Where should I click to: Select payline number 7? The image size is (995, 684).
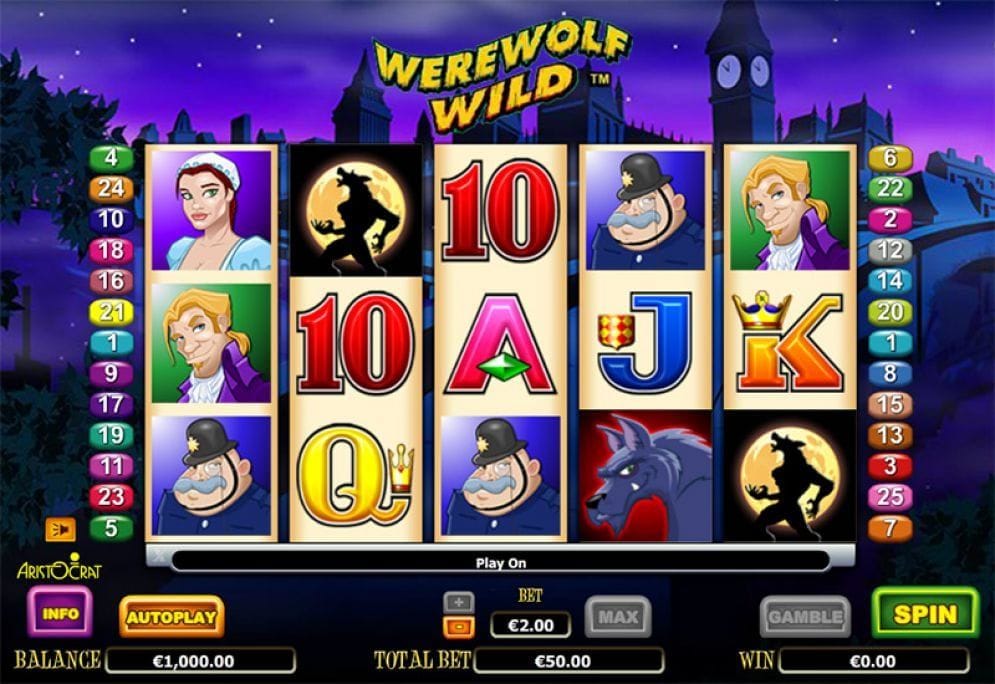click(x=890, y=527)
